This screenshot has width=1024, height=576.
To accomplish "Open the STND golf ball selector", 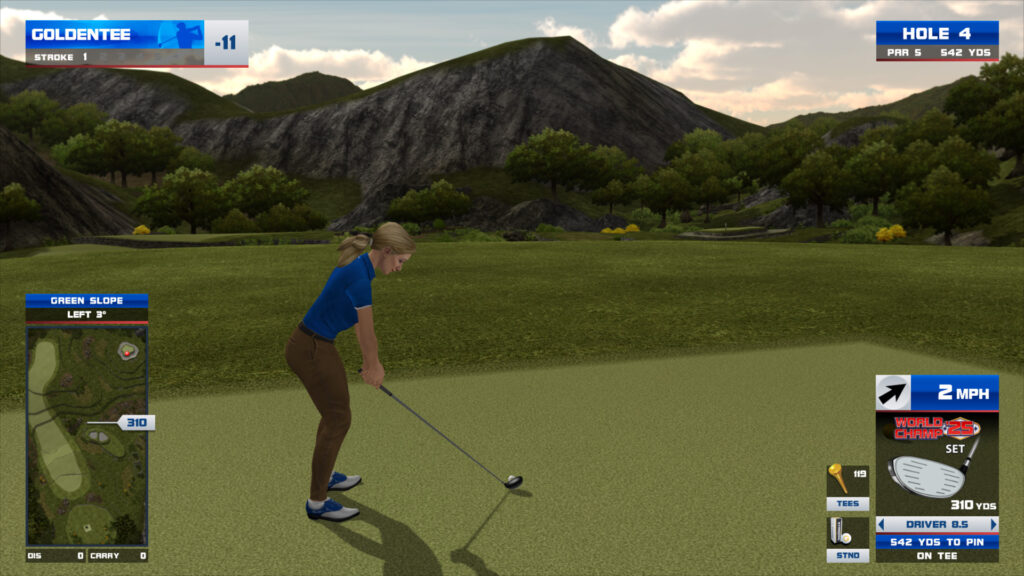I will pyautogui.click(x=846, y=556).
